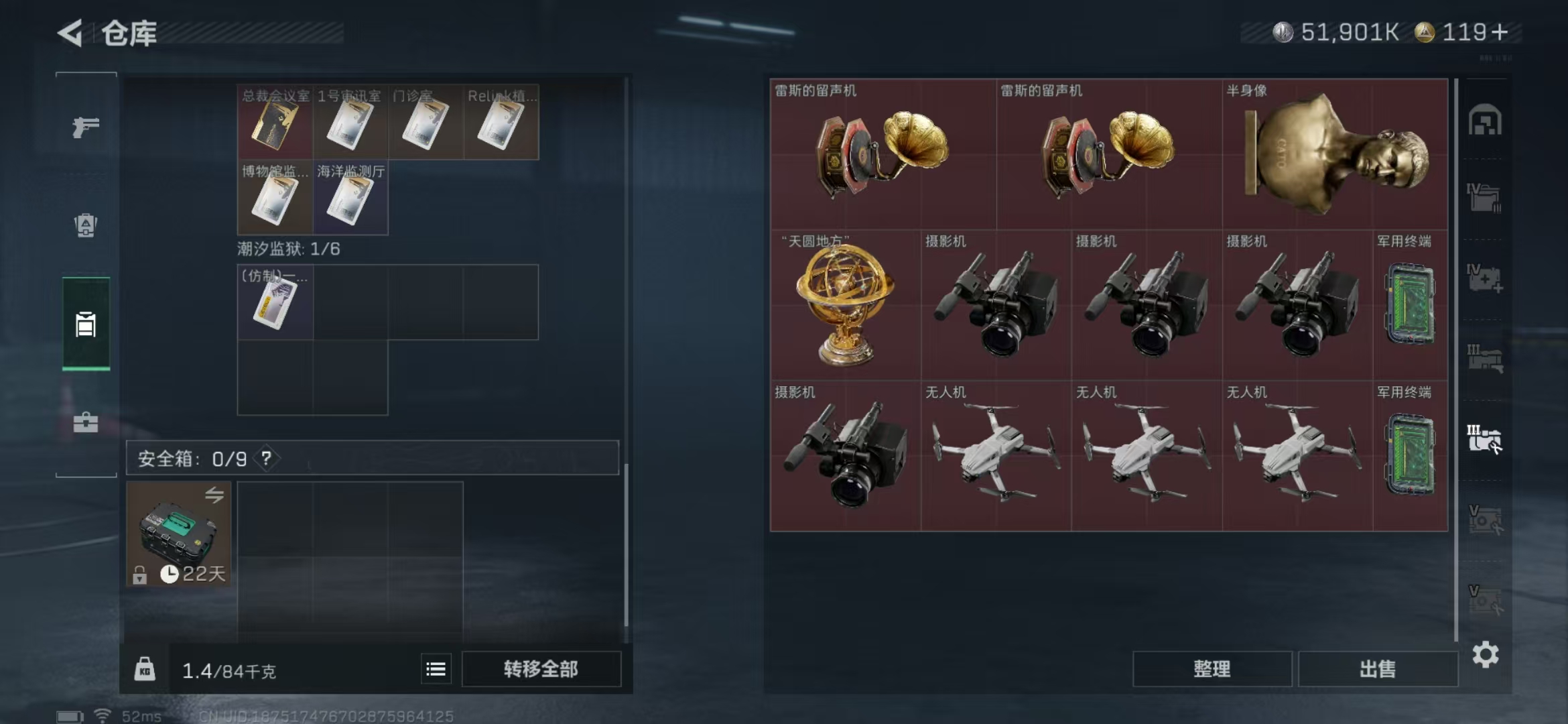Select the "天圆地方" golden armillary sphere
Screen dimensions: 1568x724
pos(845,305)
